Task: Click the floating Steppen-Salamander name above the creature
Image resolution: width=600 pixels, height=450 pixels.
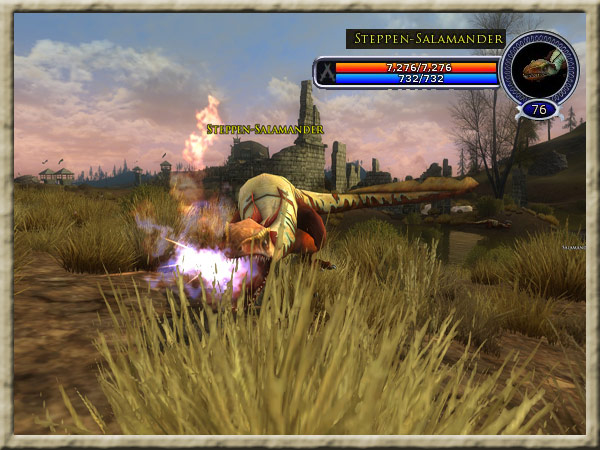Action: (251, 129)
